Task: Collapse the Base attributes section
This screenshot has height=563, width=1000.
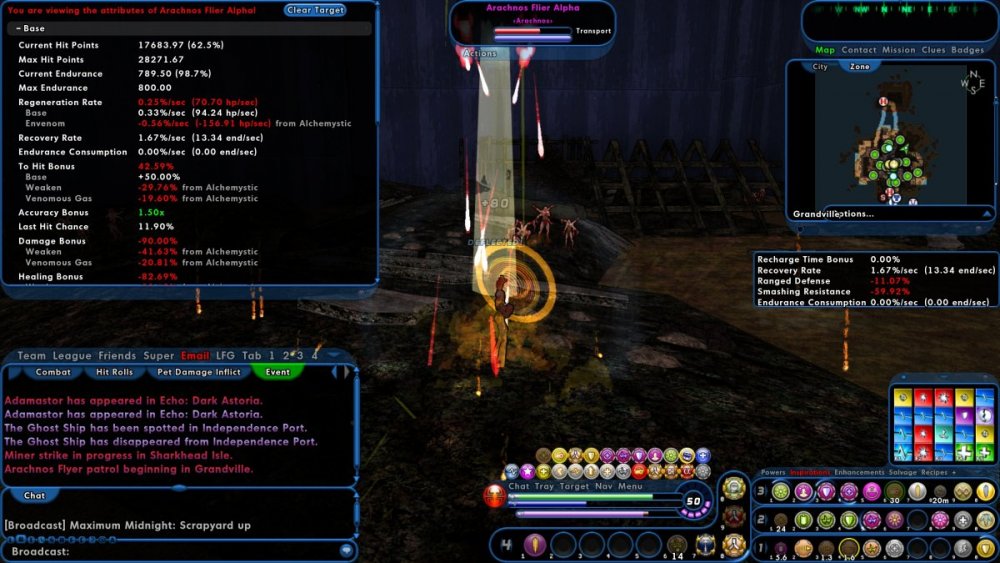Action: [31, 29]
